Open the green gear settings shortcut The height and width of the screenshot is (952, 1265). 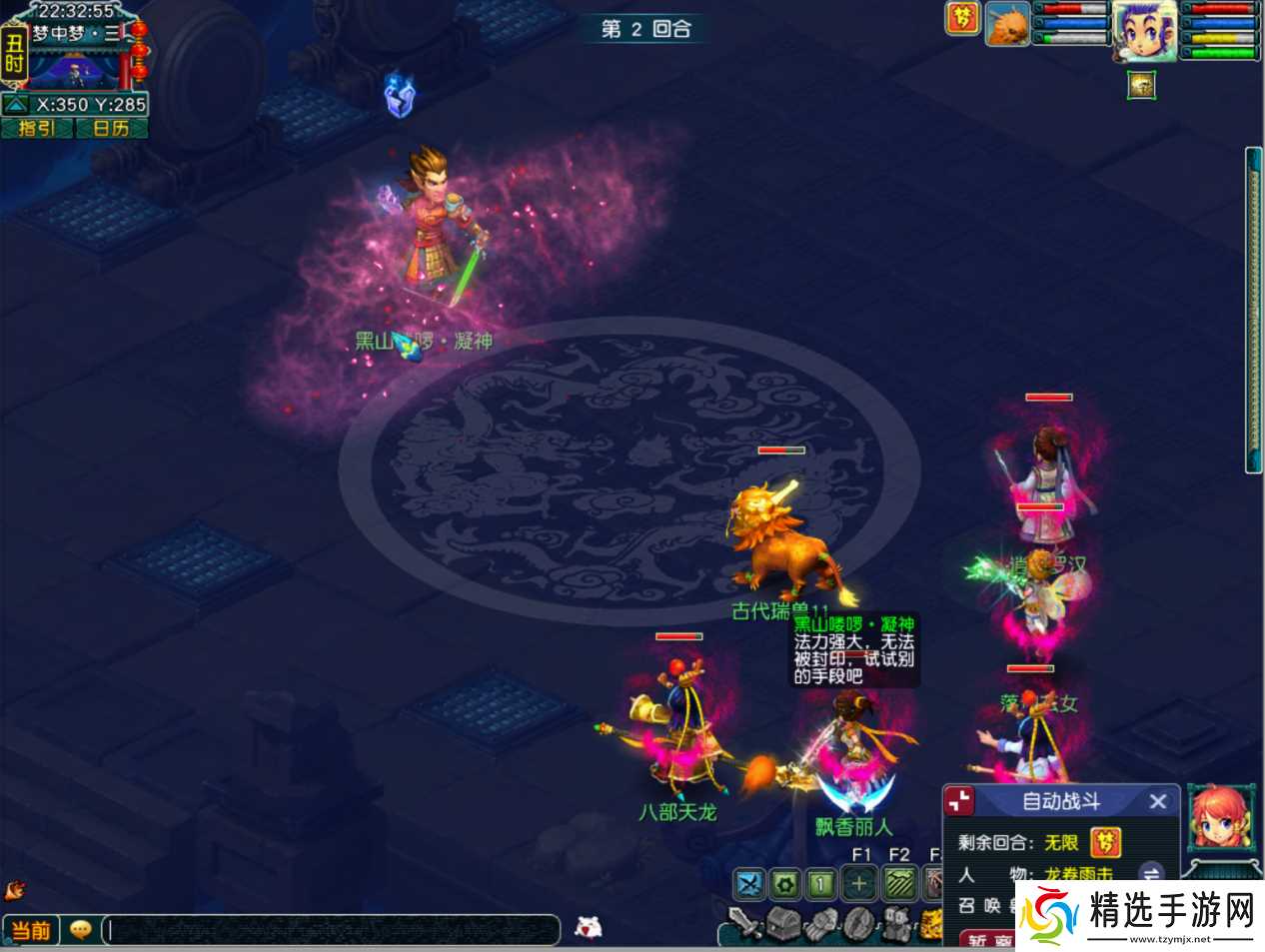pos(785,883)
